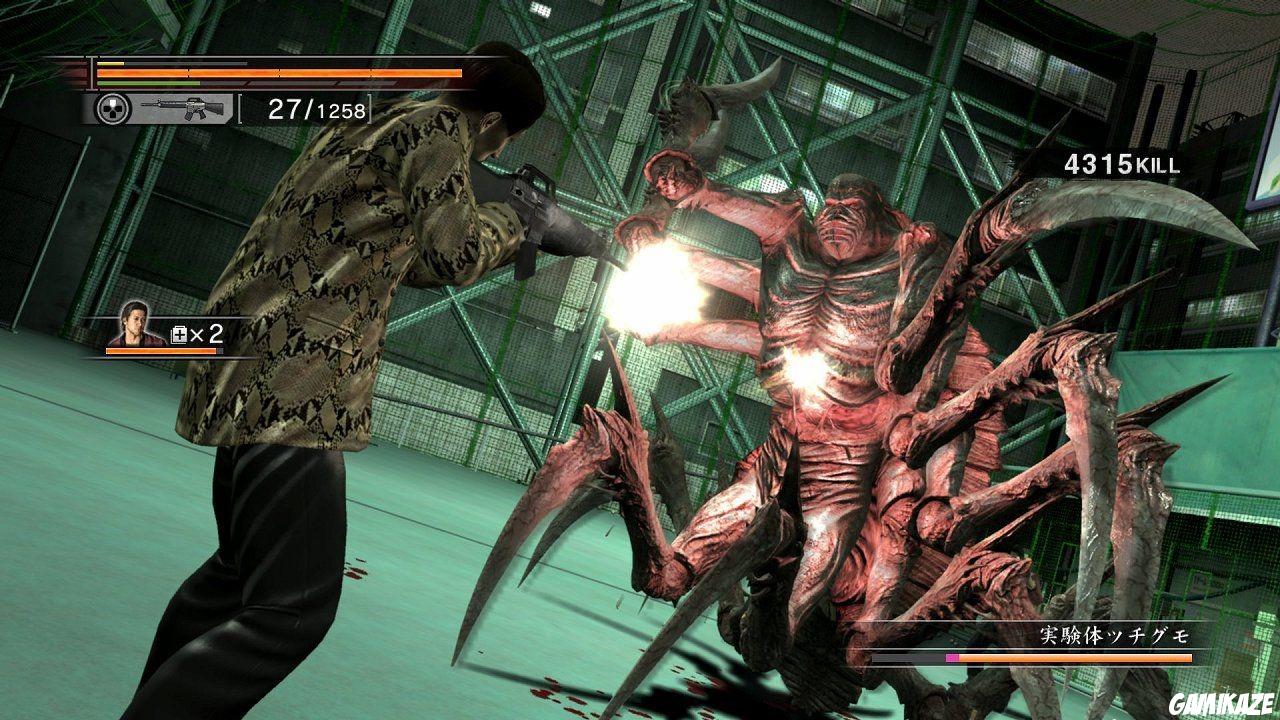Click Akiyama's portrait in the left panel

click(x=133, y=325)
